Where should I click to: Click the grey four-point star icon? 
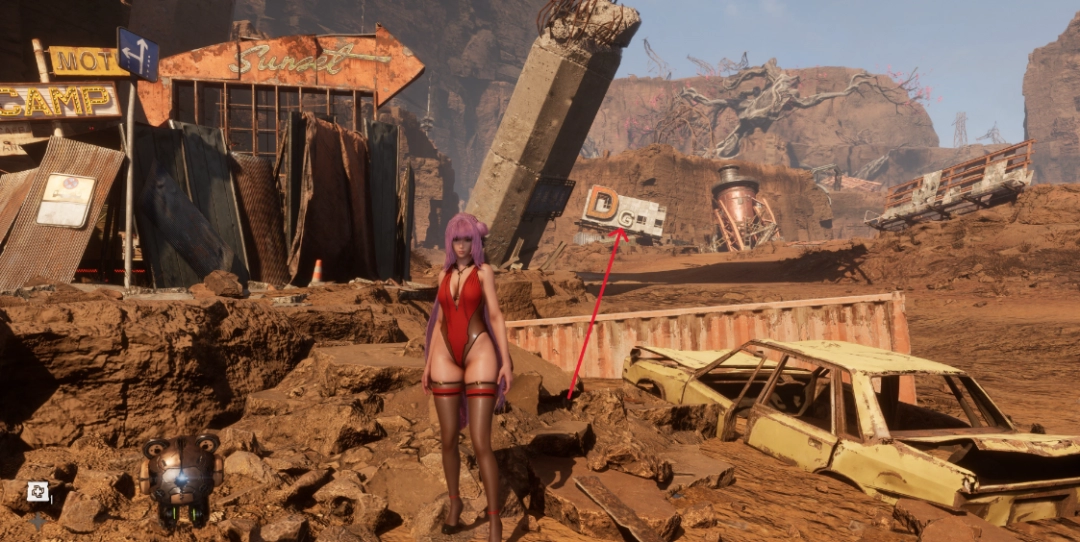point(38,520)
